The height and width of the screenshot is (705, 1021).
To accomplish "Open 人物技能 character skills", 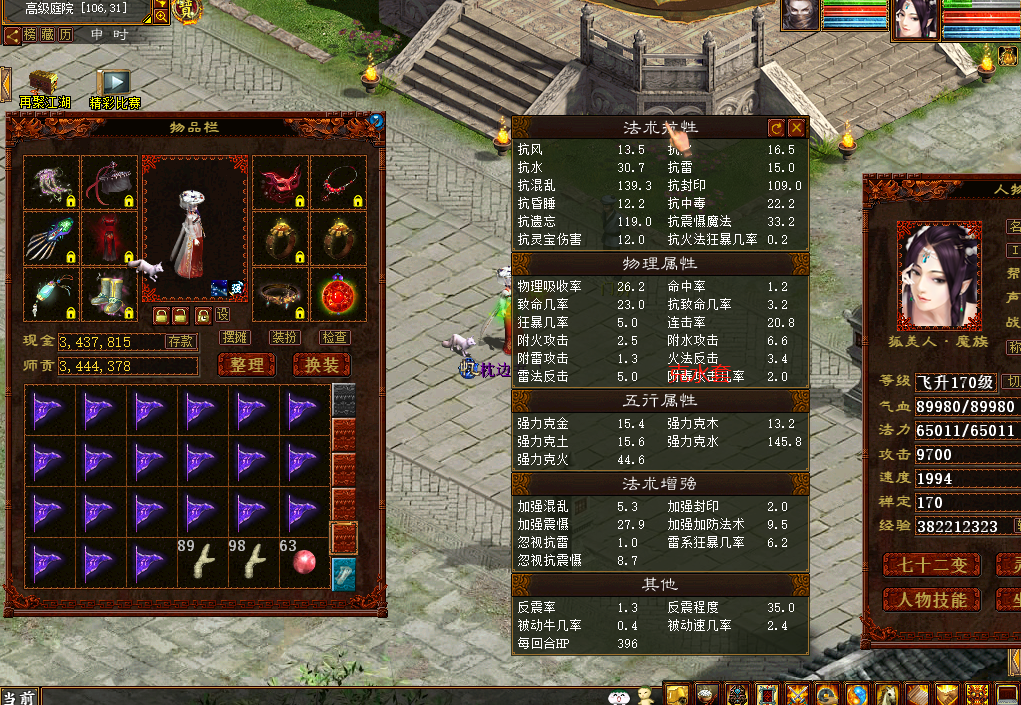I will [930, 599].
